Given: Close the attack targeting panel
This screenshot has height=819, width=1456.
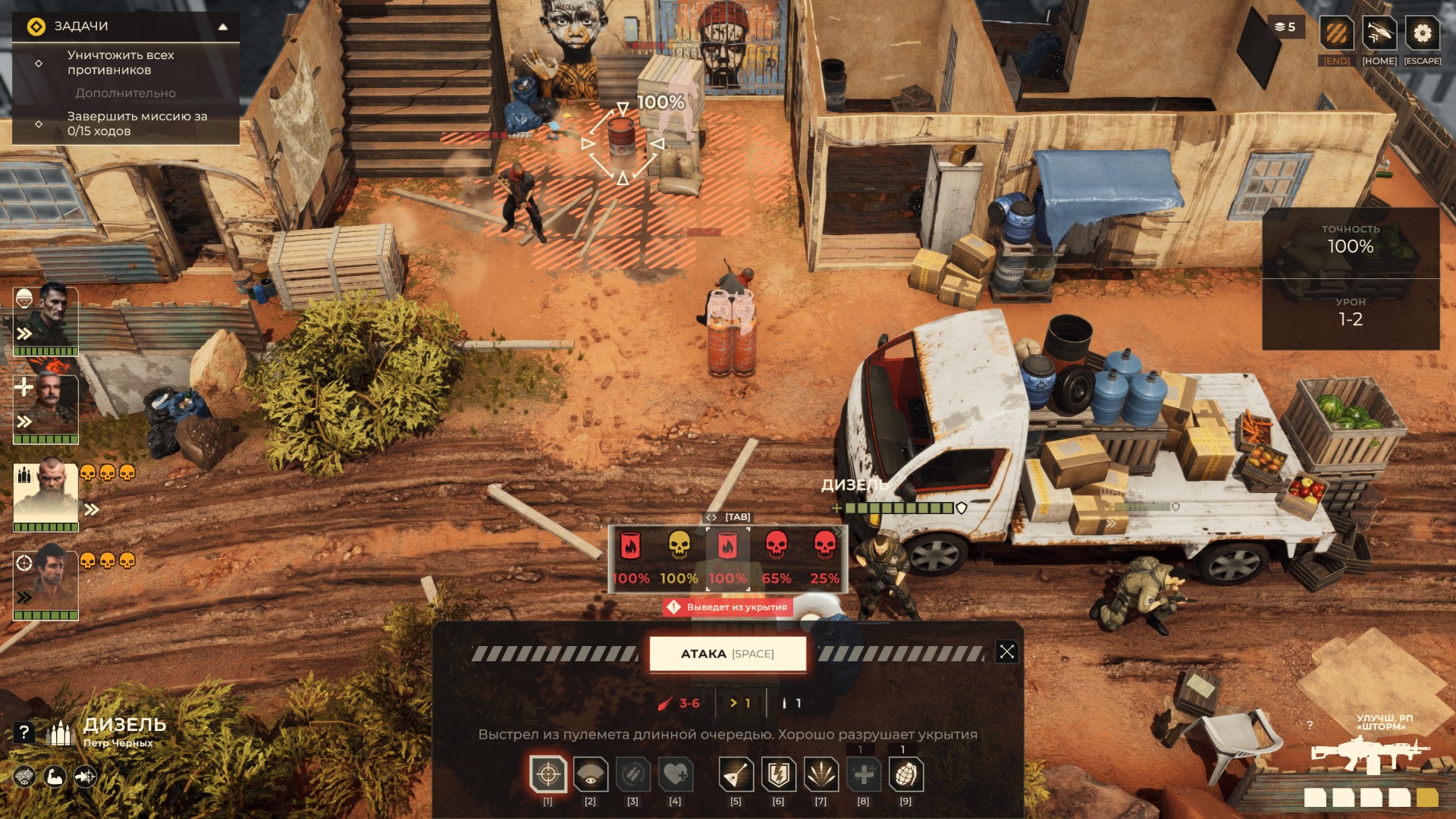Looking at the screenshot, I should point(1006,652).
